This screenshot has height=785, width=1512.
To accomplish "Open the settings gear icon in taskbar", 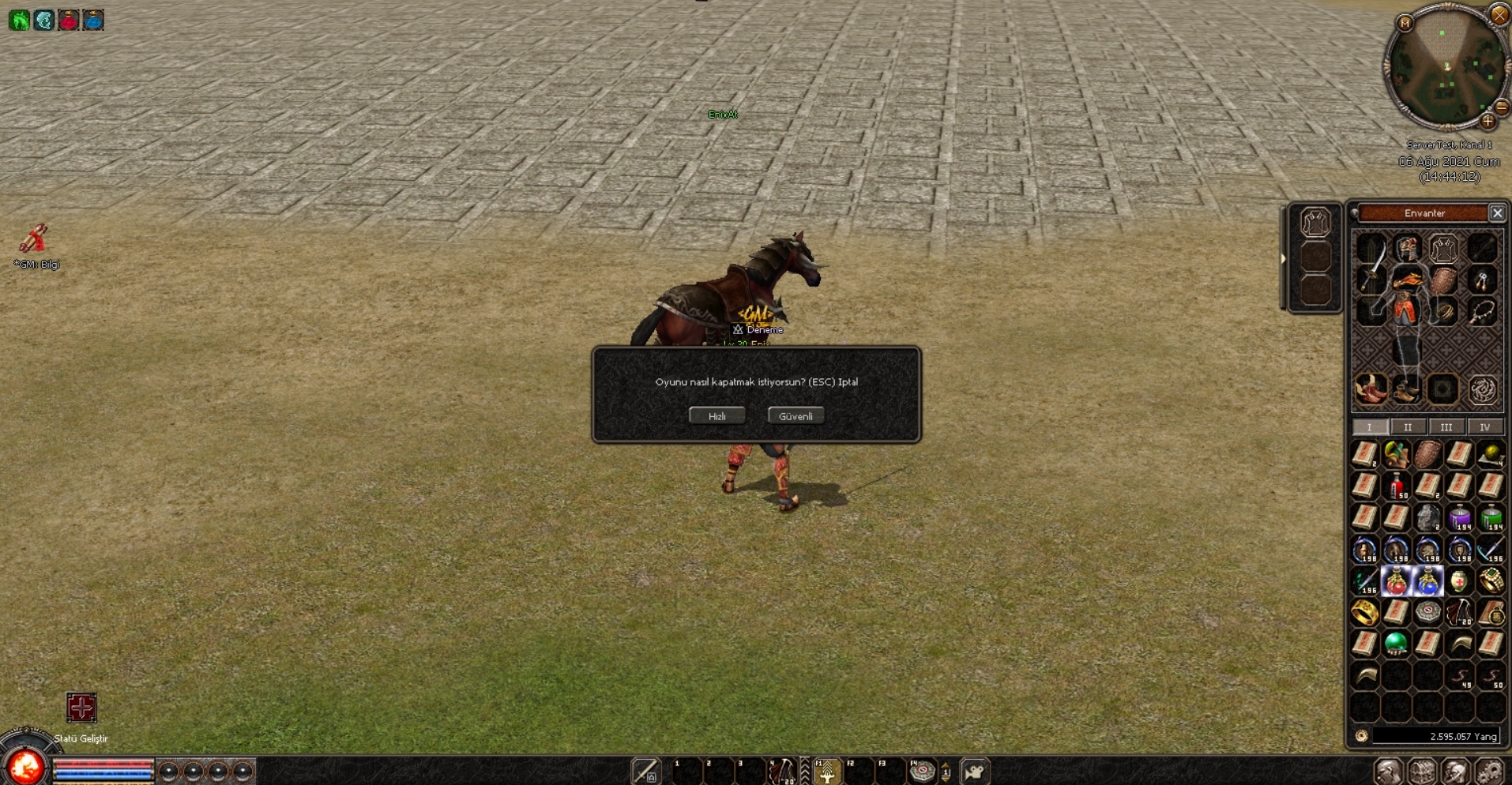I will pyautogui.click(x=1489, y=772).
